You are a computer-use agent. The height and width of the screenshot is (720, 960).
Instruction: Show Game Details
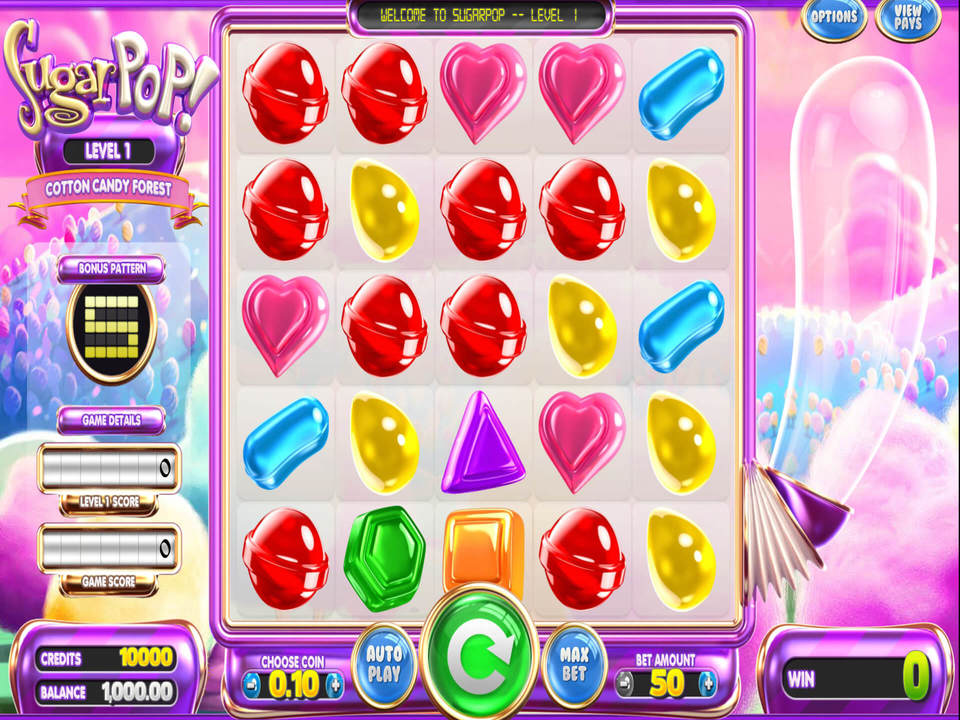(x=111, y=420)
